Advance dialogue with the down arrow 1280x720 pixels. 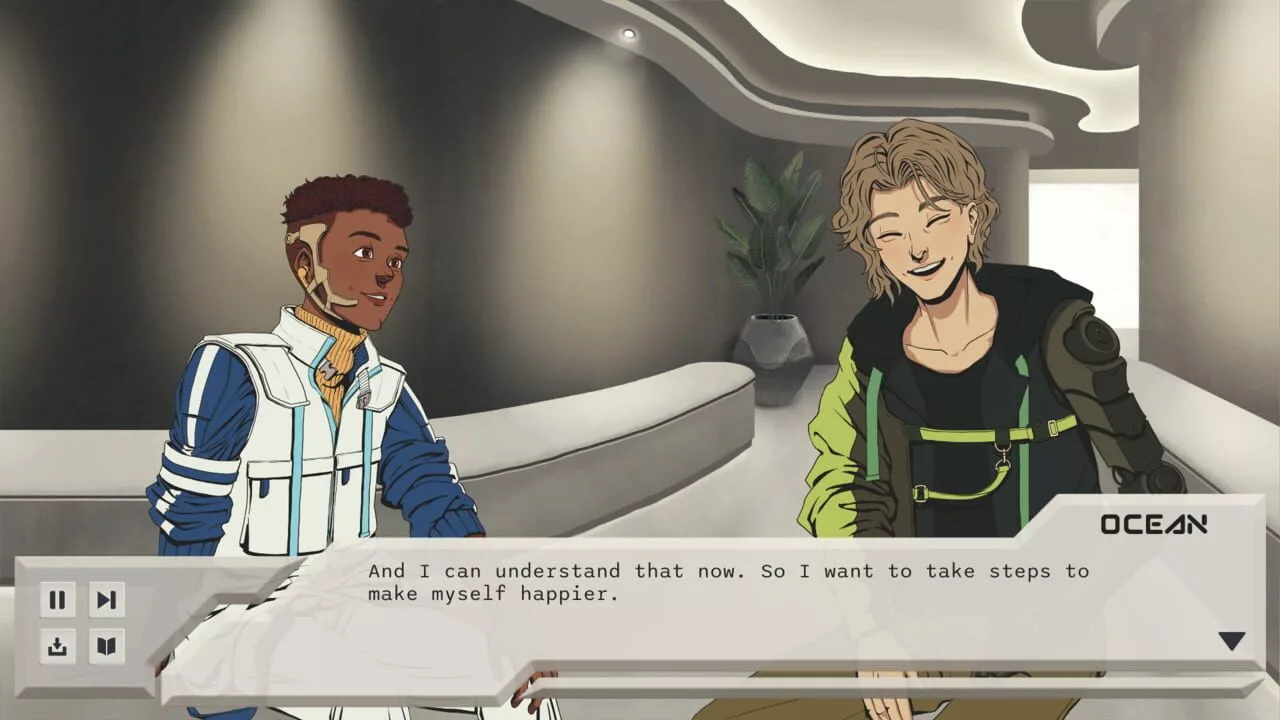click(x=1231, y=641)
